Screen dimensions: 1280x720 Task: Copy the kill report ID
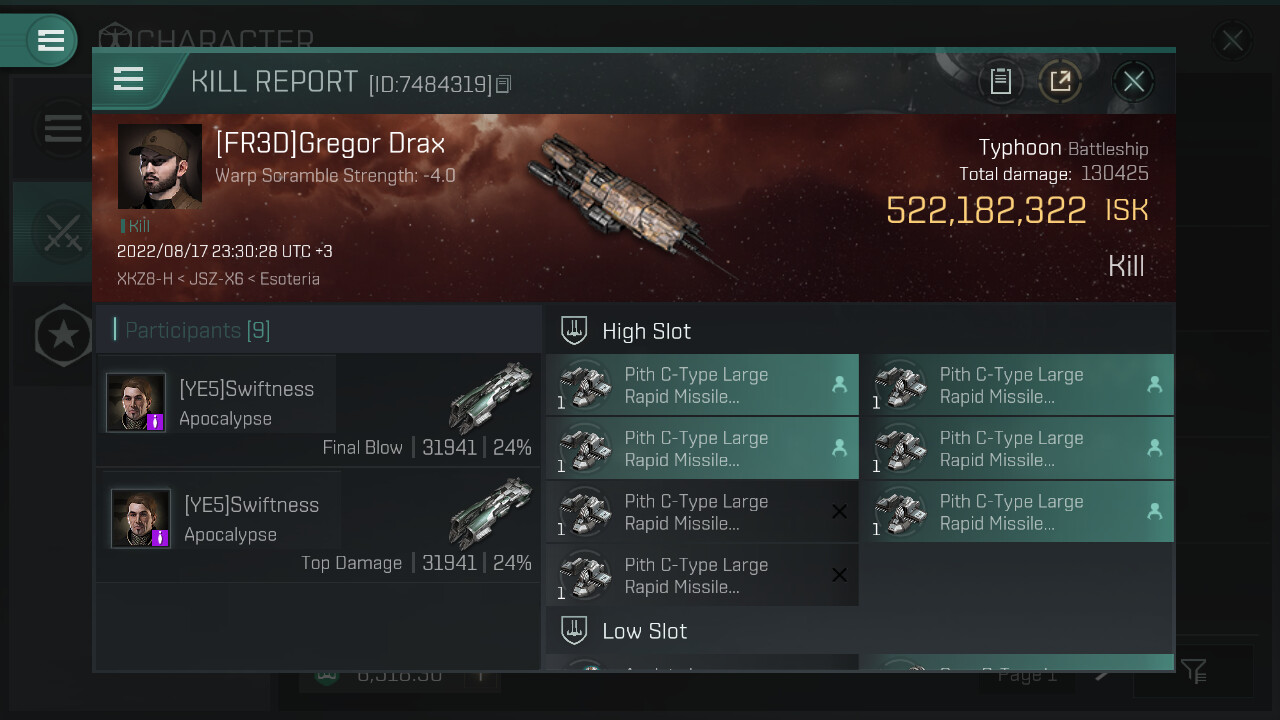pyautogui.click(x=504, y=85)
